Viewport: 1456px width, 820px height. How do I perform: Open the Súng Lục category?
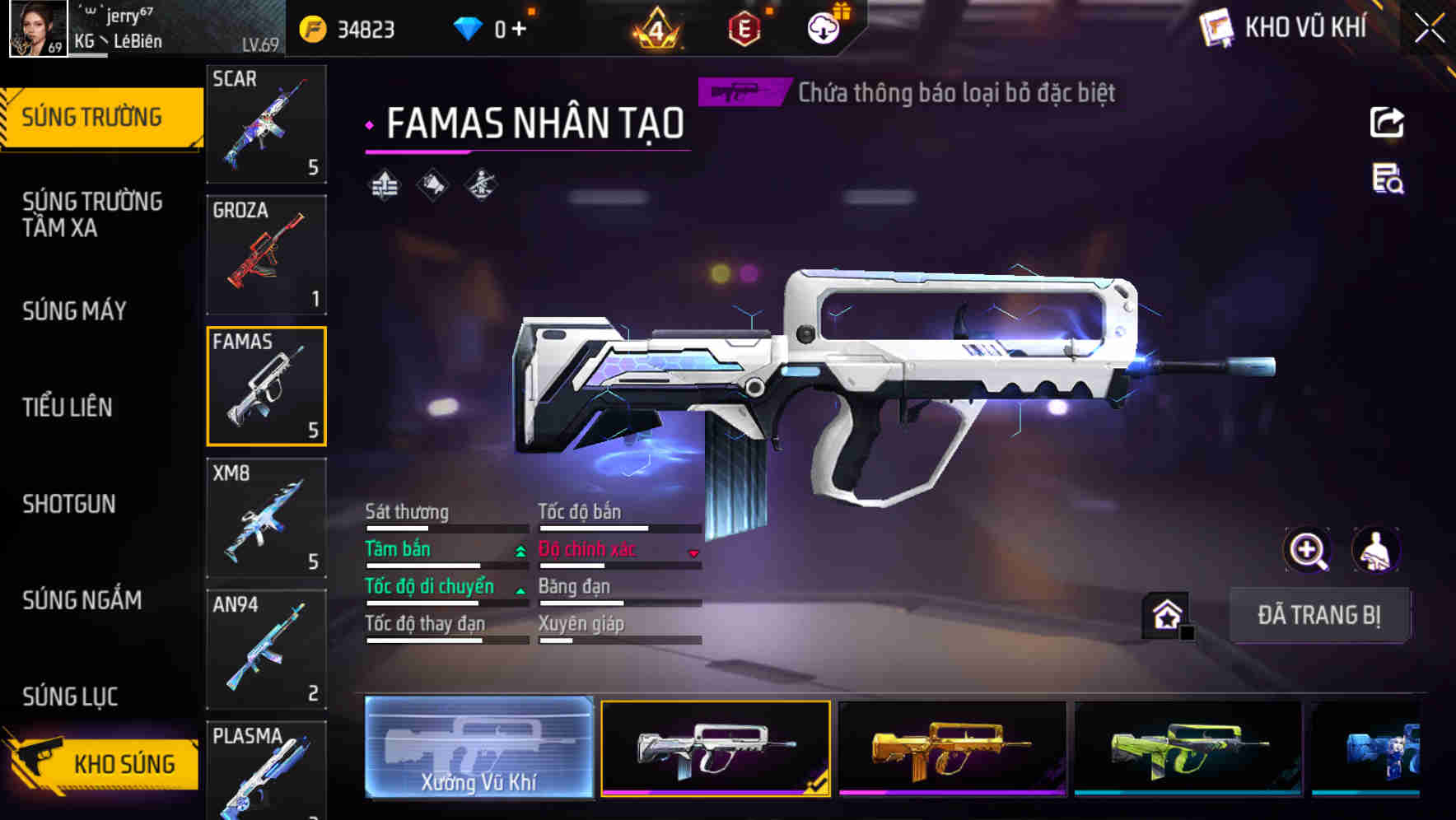[70, 697]
